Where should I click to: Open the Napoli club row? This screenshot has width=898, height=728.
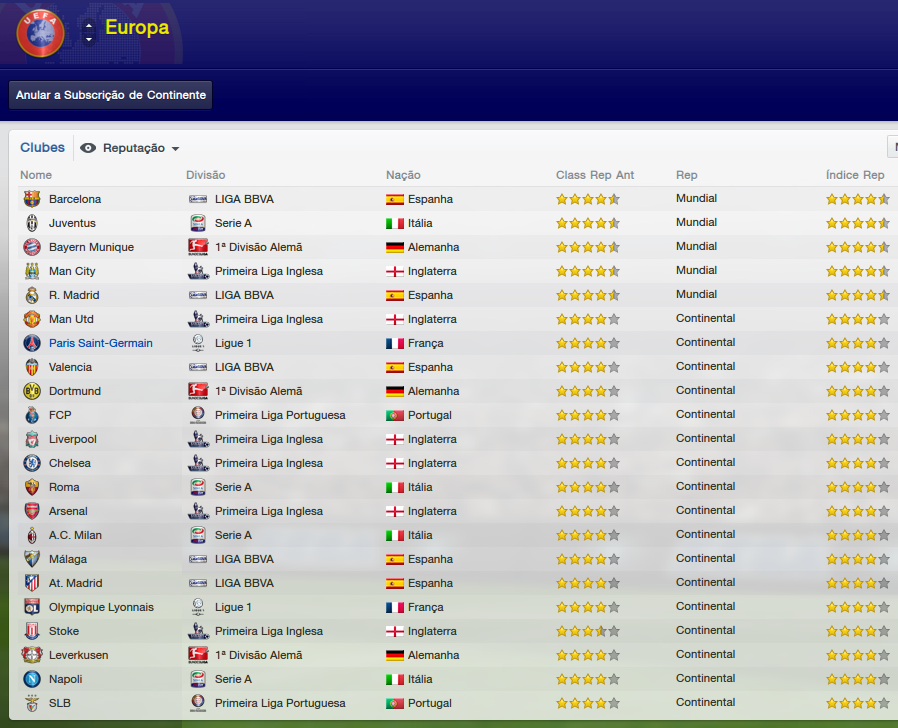coord(66,679)
